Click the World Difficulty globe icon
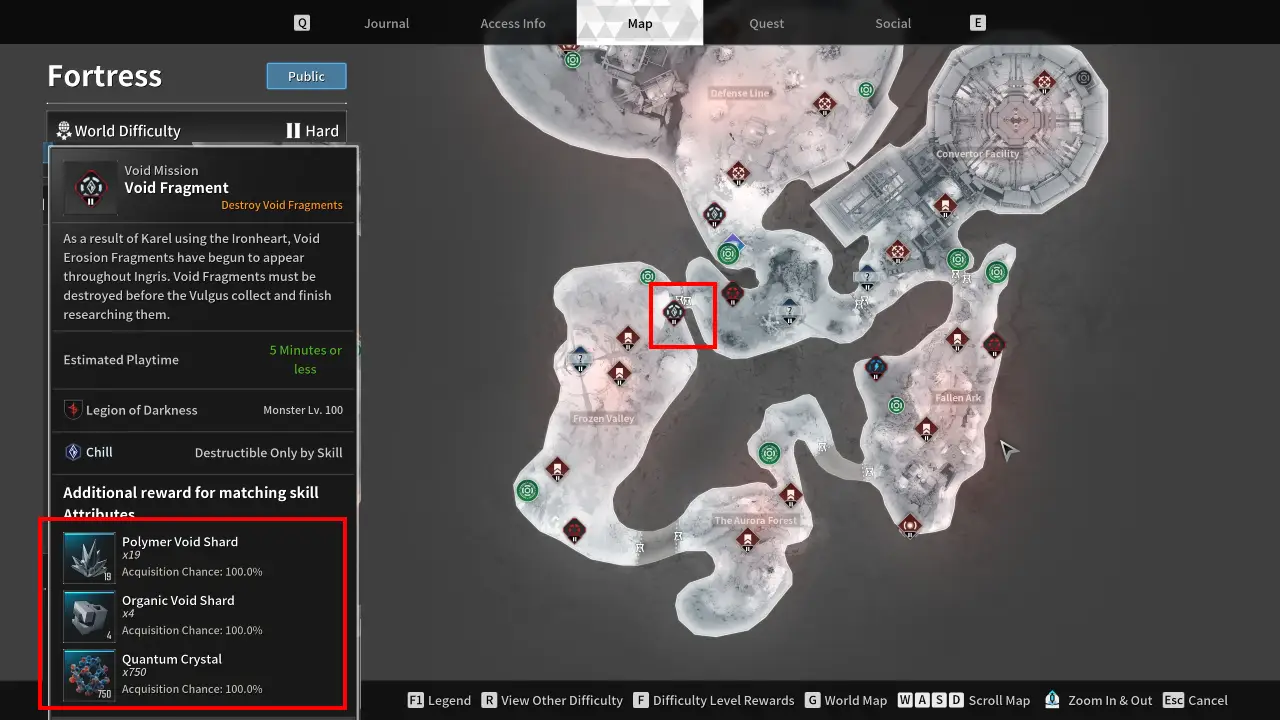 click(64, 130)
